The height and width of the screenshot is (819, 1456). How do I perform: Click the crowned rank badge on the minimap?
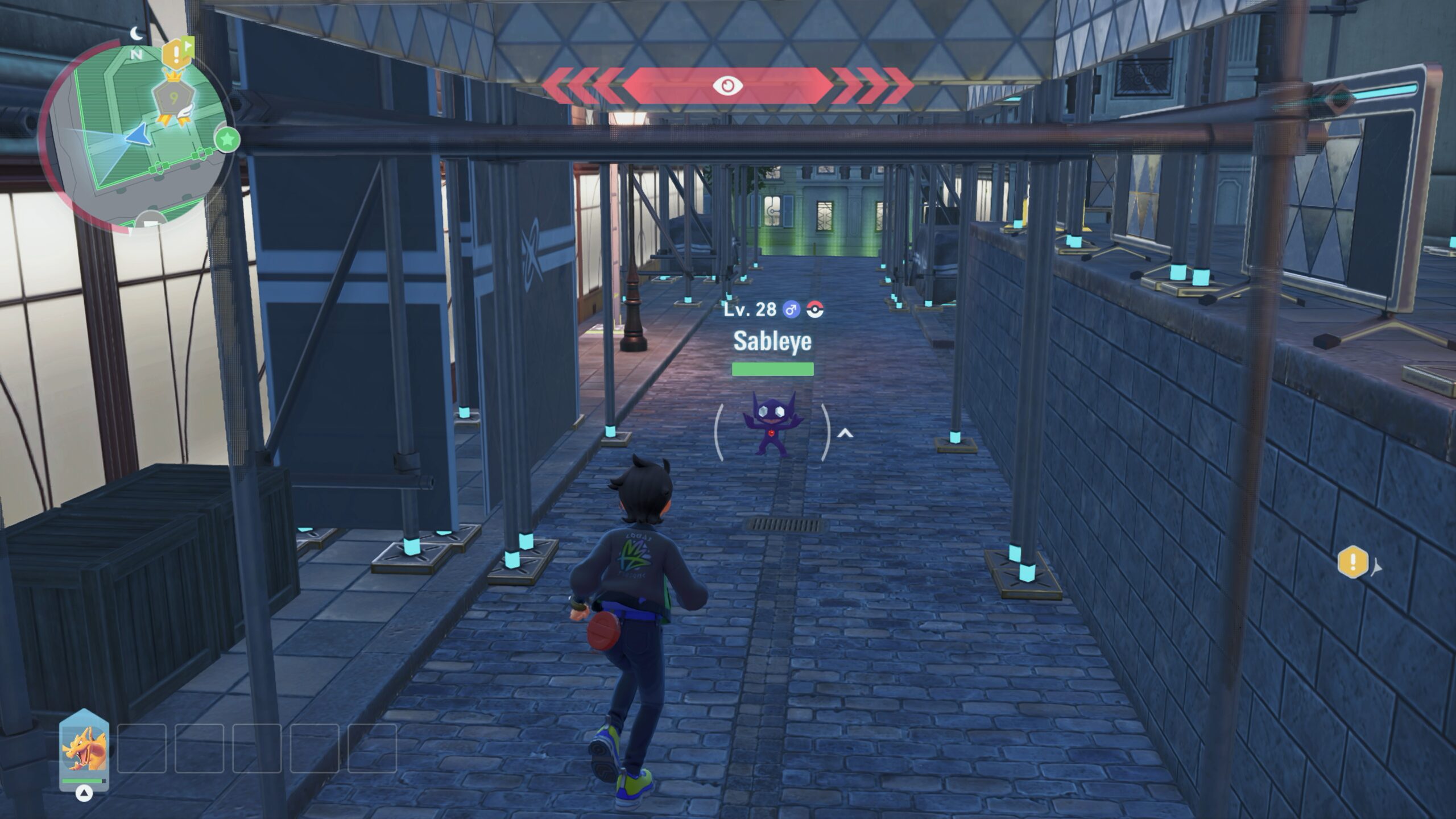pyautogui.click(x=173, y=98)
